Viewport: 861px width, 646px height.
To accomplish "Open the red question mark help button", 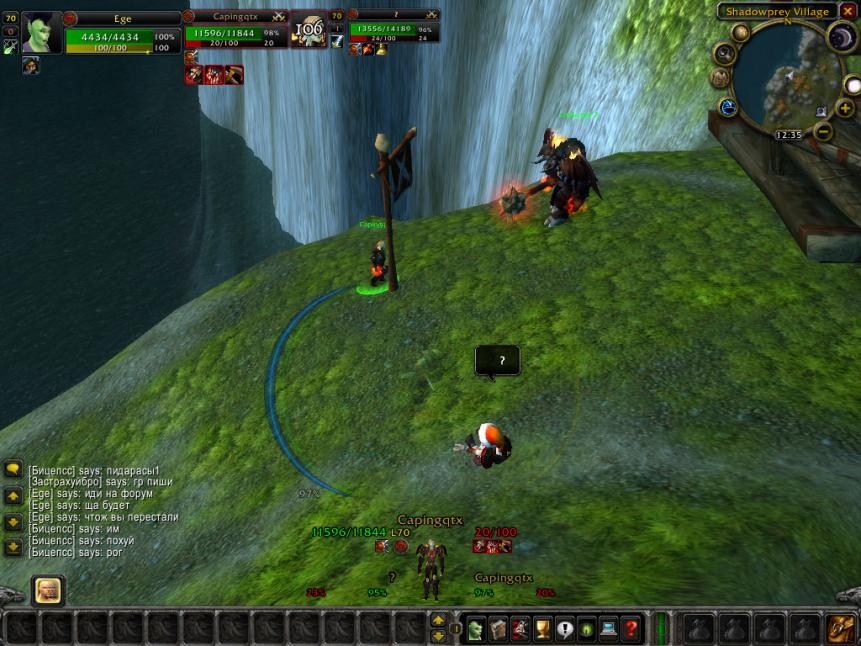I will click(630, 629).
